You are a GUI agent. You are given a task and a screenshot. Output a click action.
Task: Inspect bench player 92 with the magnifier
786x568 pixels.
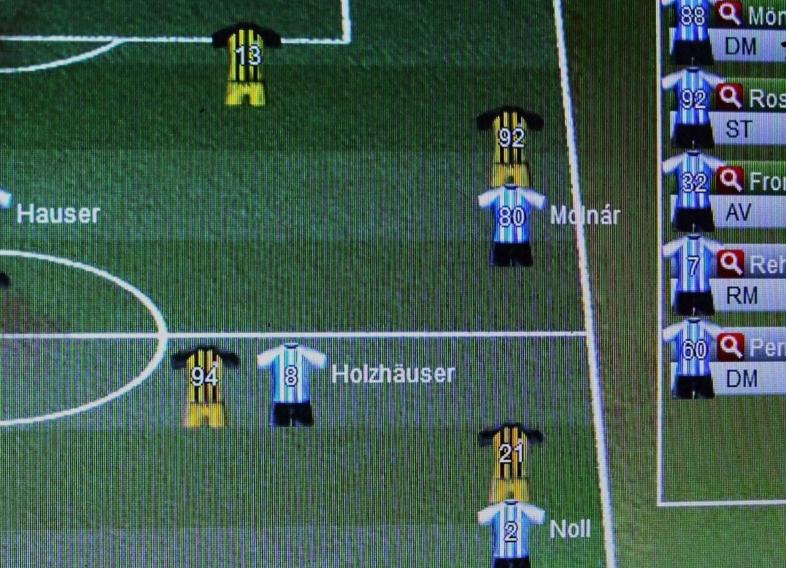[x=730, y=97]
